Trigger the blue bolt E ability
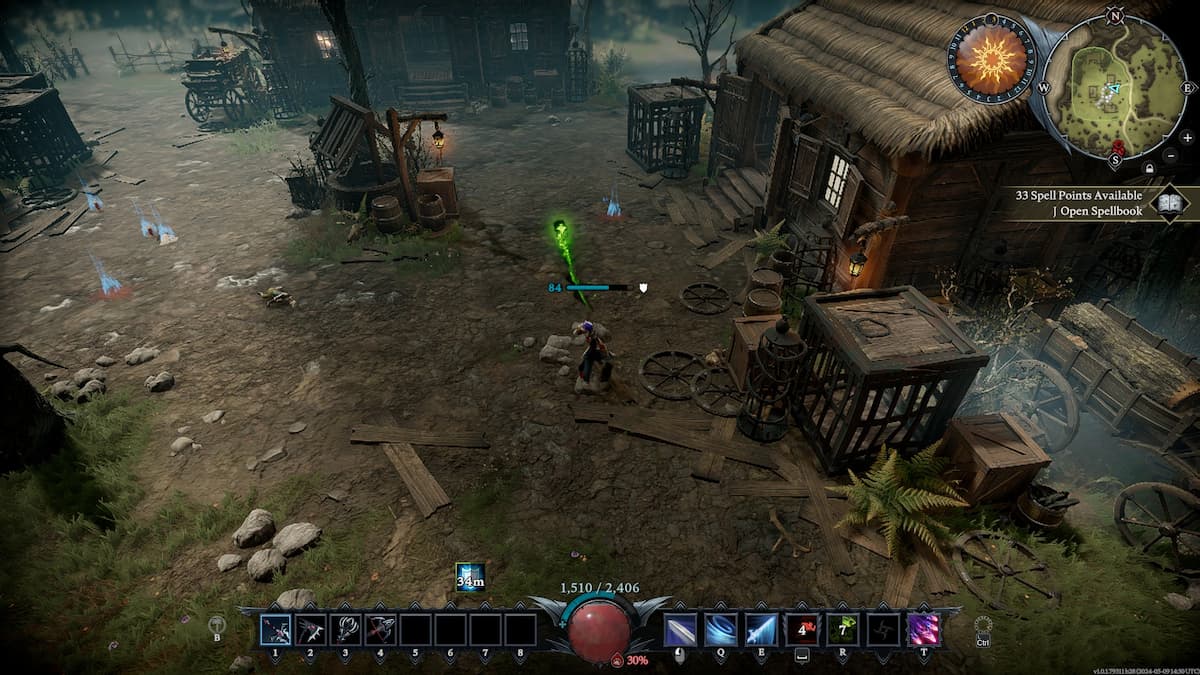This screenshot has width=1200, height=675. pos(760,630)
